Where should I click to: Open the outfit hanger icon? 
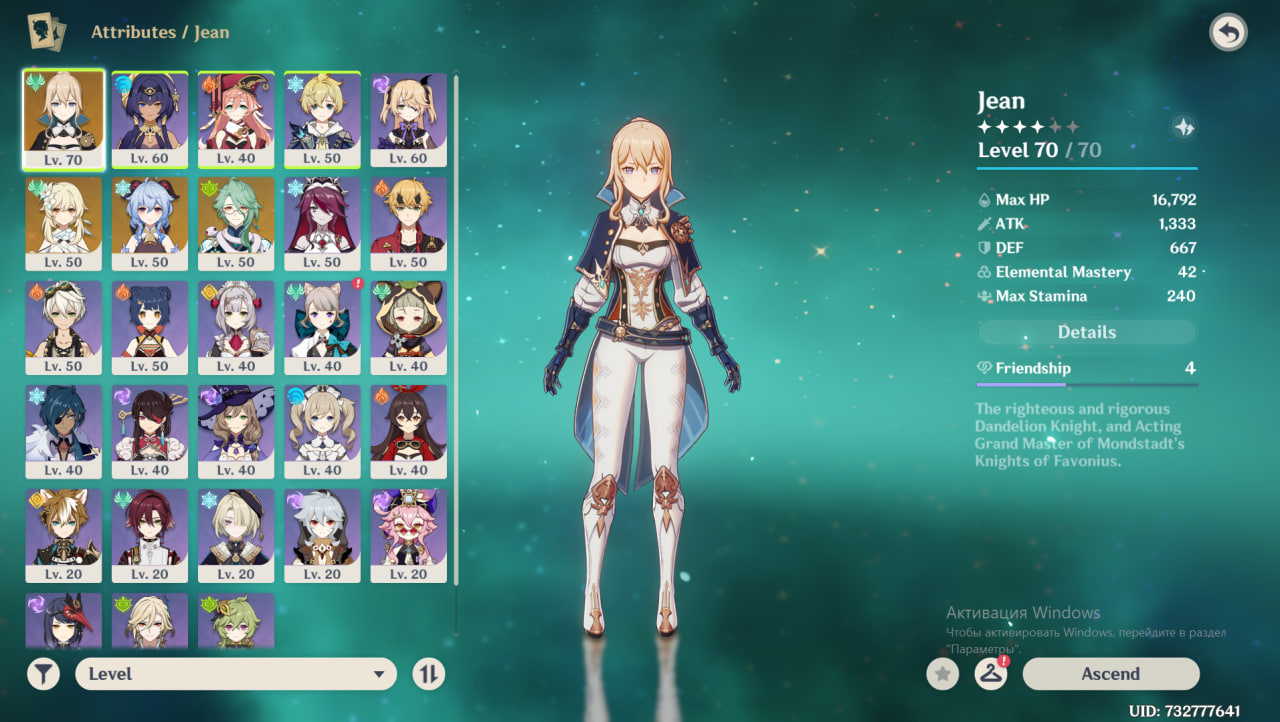[990, 674]
